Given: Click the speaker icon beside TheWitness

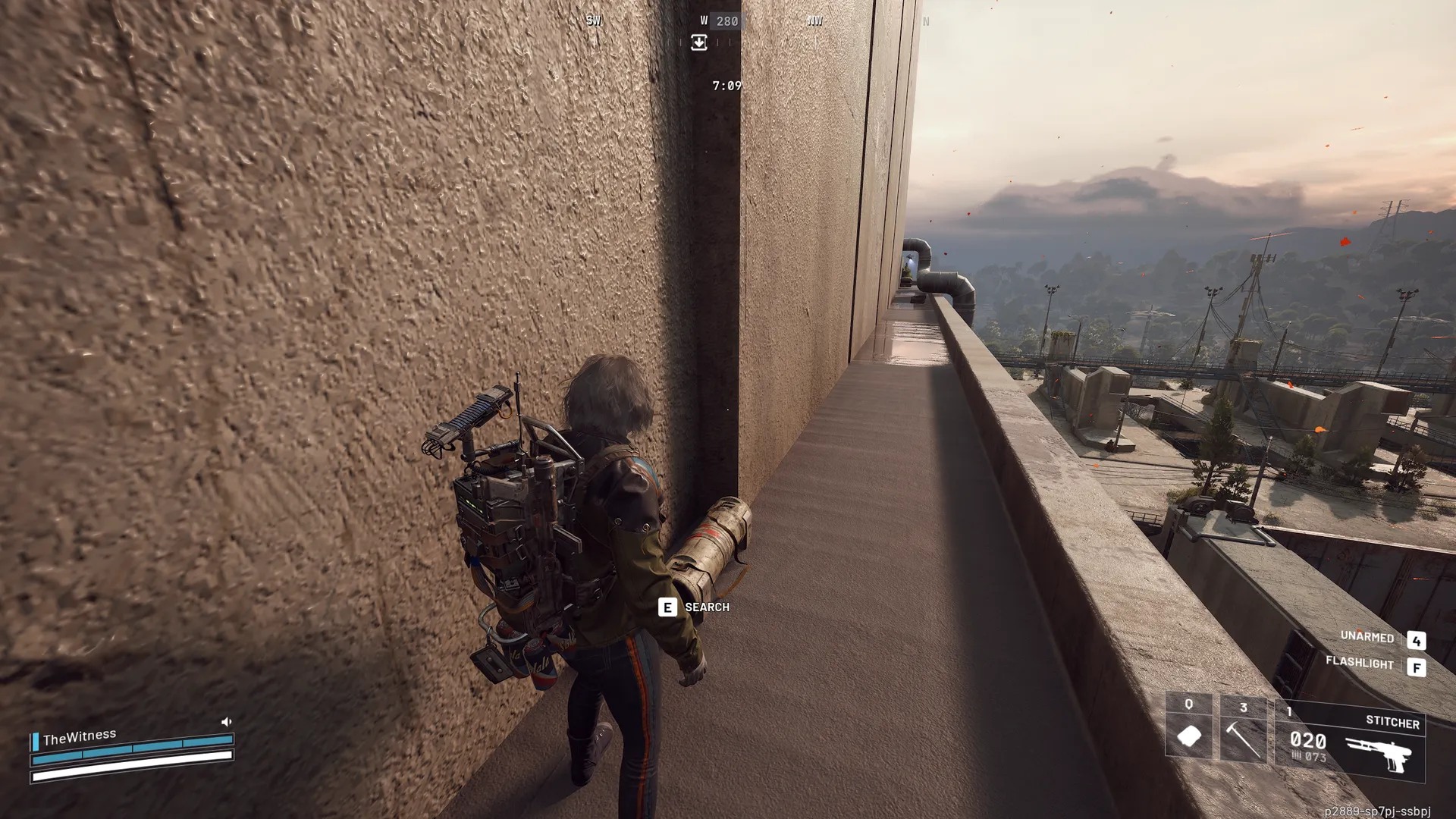Looking at the screenshot, I should click(x=226, y=722).
